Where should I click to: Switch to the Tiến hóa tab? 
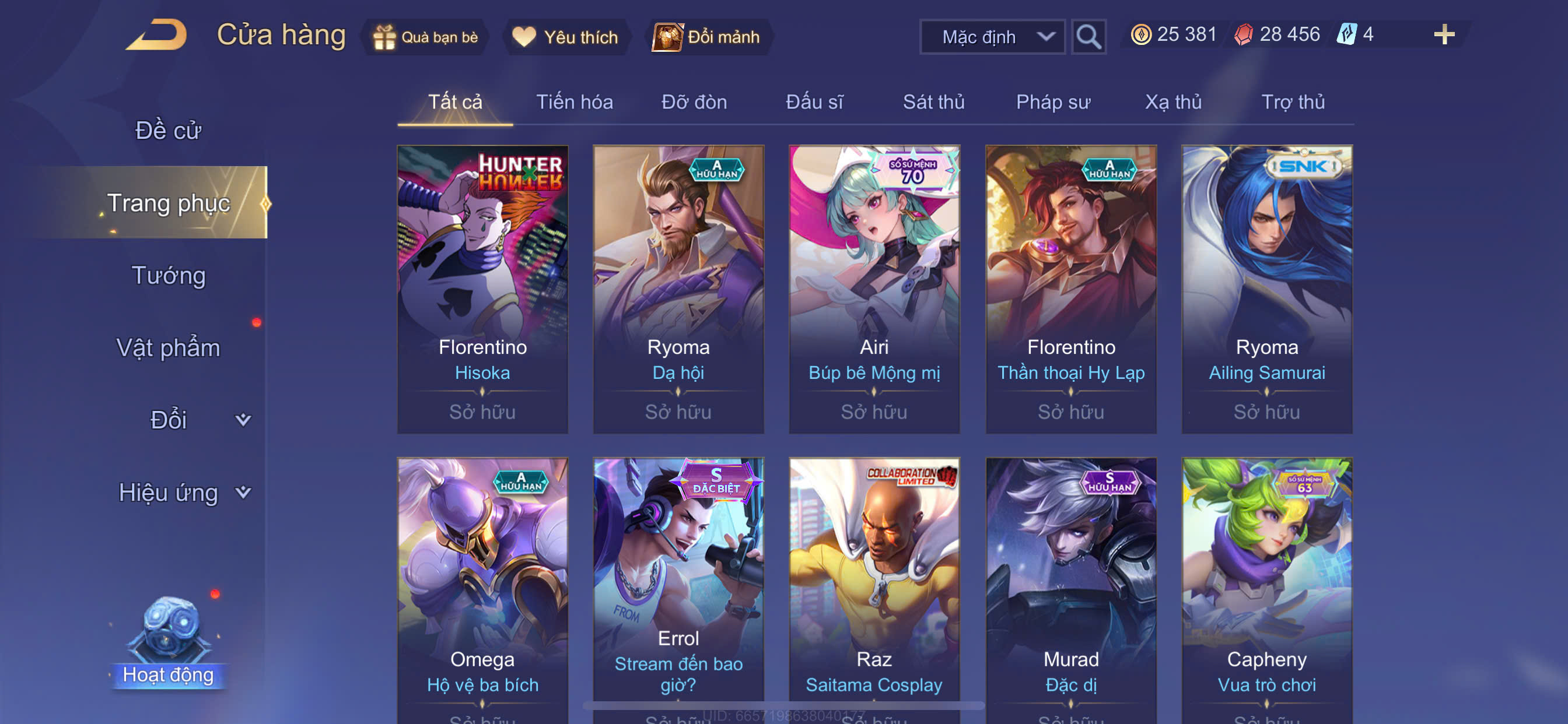574,101
